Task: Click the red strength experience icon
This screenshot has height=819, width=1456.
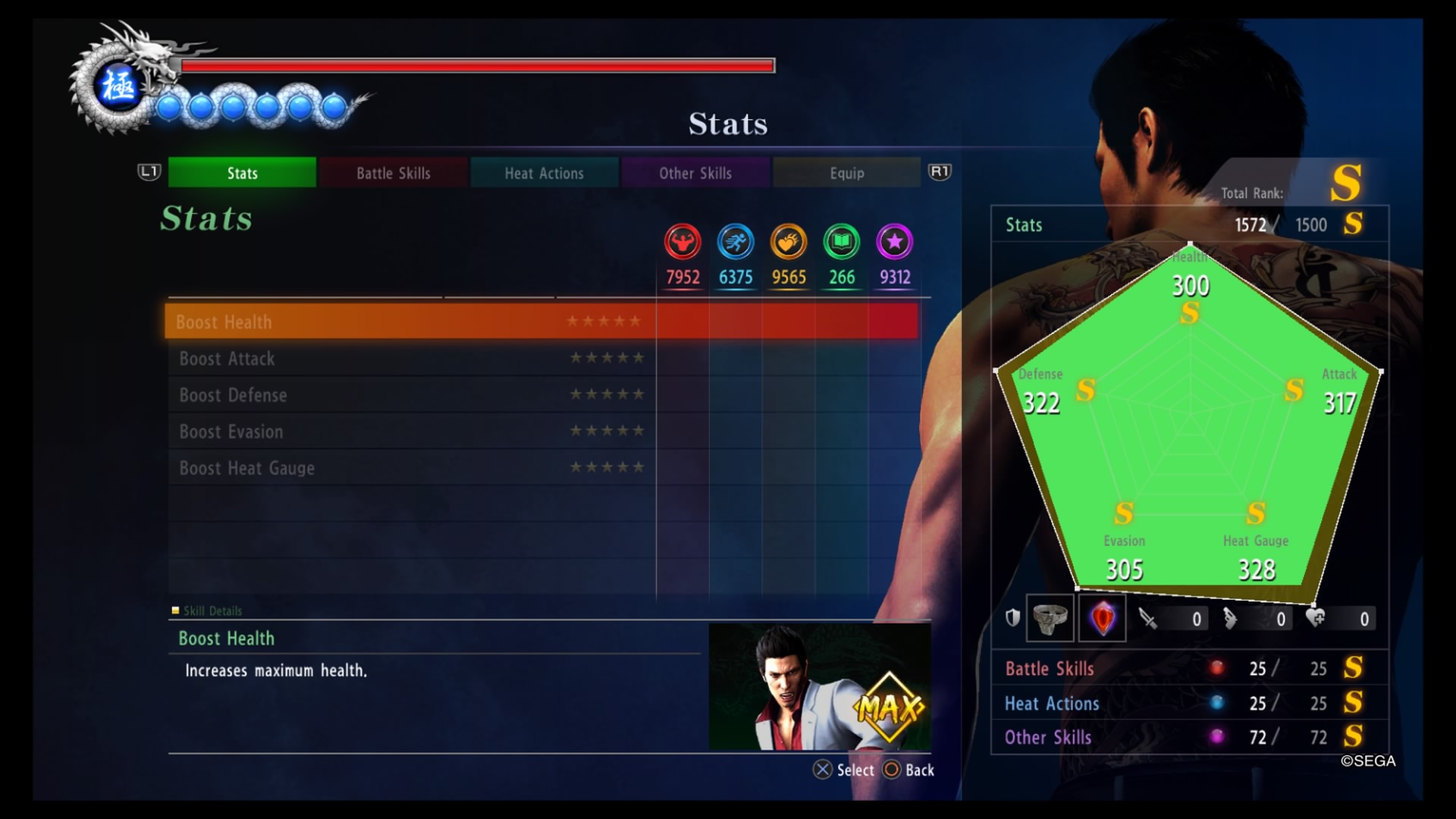Action: (x=682, y=243)
